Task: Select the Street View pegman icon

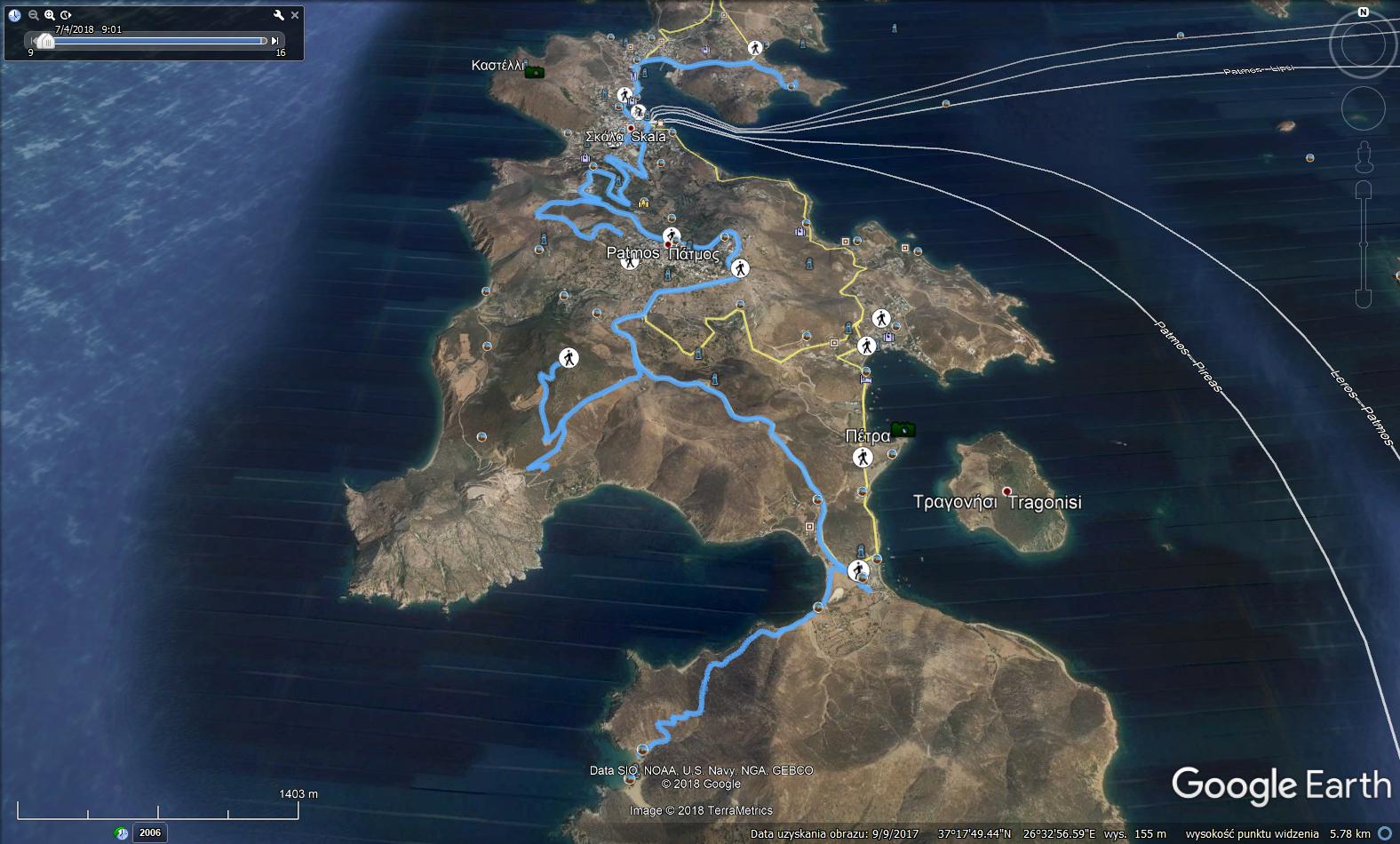Action: point(1364,158)
